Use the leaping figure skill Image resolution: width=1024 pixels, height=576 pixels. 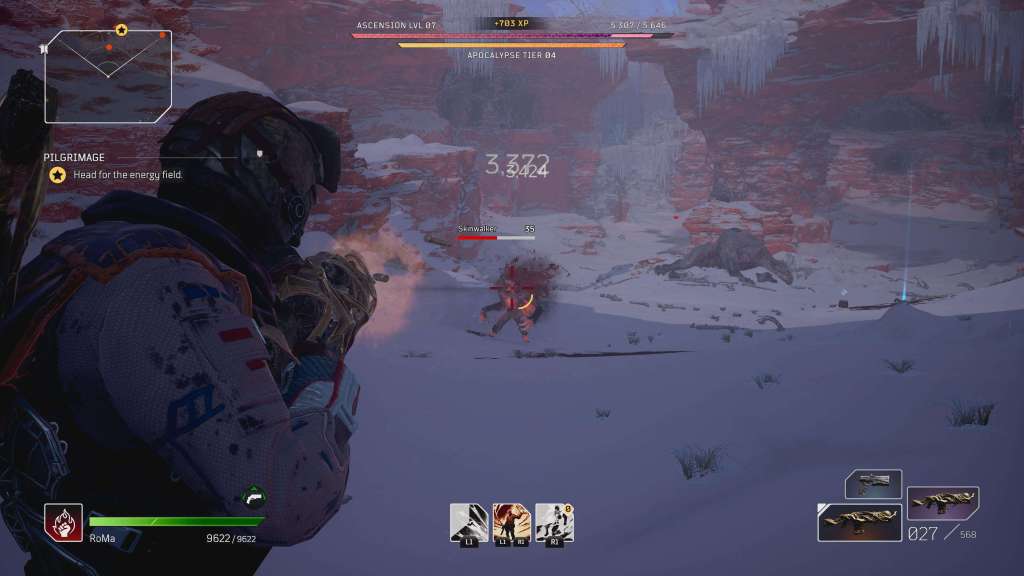(553, 522)
